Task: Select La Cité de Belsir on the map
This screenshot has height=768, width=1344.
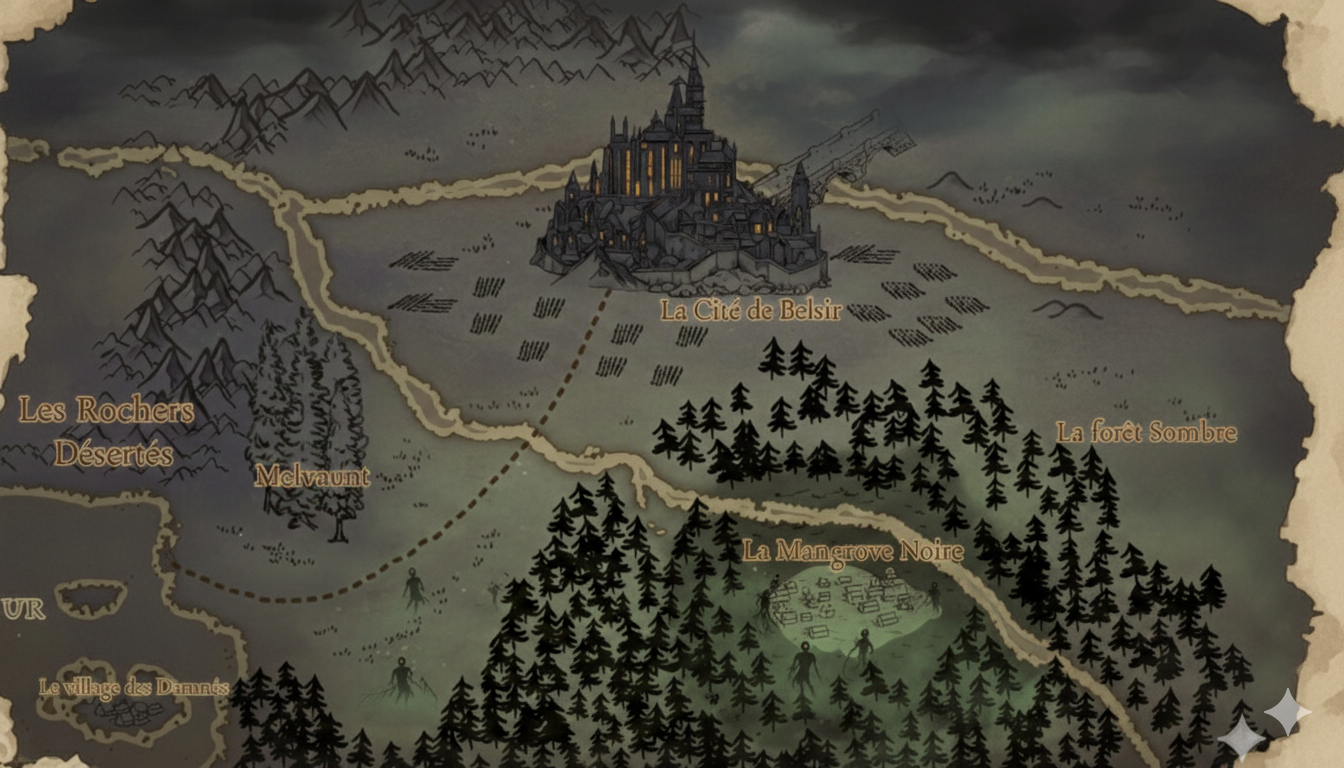Action: (x=751, y=310)
